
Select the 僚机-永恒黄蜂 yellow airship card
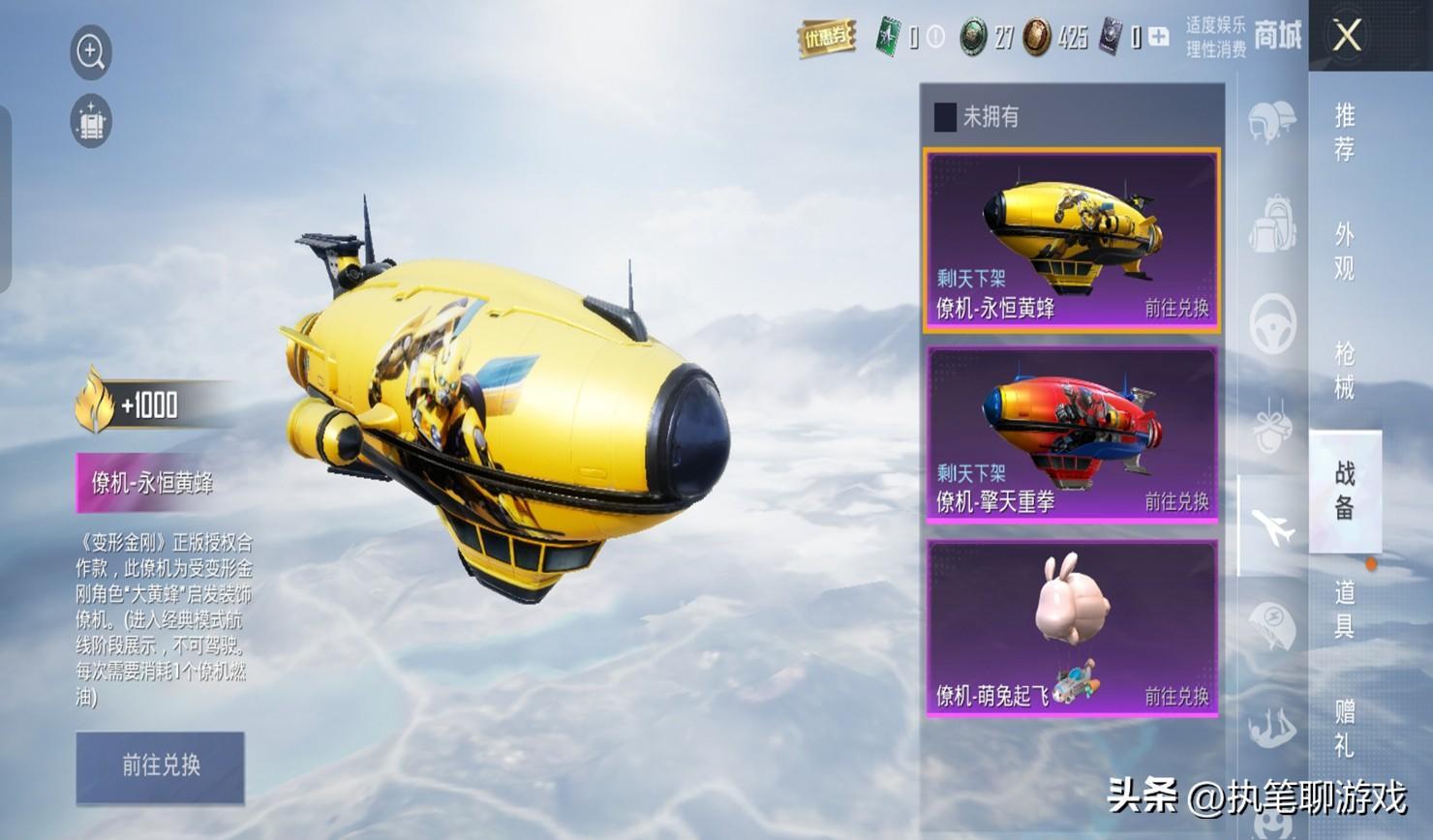pyautogui.click(x=1071, y=240)
